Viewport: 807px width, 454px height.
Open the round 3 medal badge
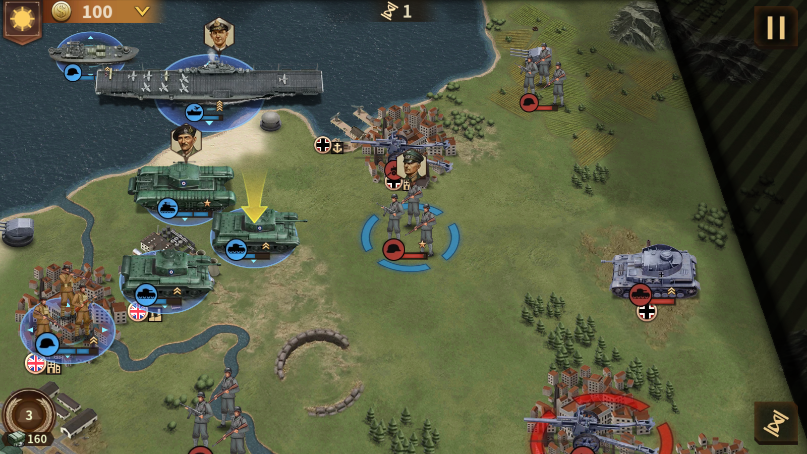pos(28,415)
